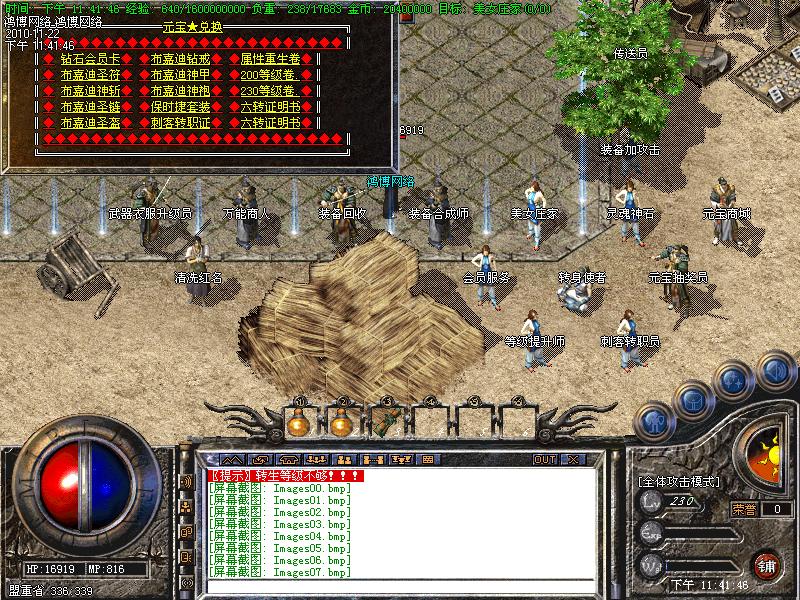Click the 200等级卷 exchange link
Screen dimensions: 800x600
[x=270, y=75]
